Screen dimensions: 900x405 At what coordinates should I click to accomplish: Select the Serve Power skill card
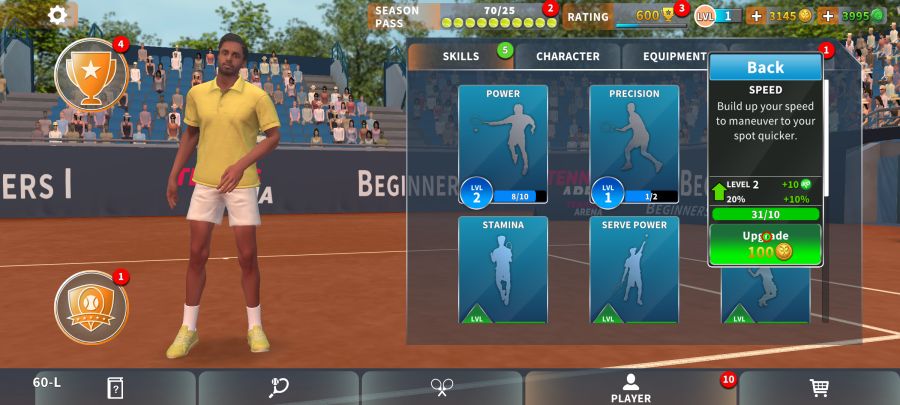click(x=634, y=270)
